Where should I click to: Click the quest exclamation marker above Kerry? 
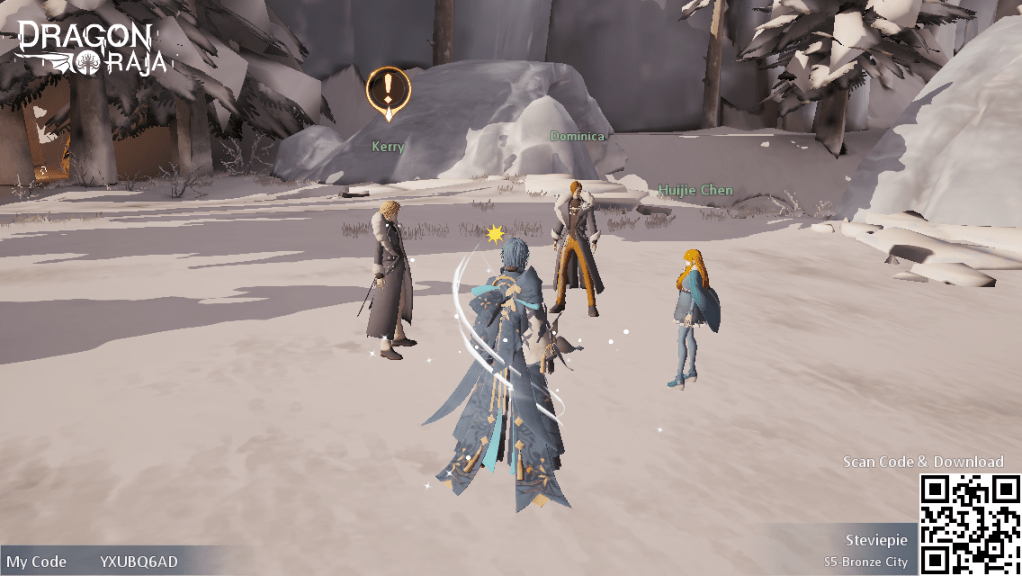click(x=388, y=91)
